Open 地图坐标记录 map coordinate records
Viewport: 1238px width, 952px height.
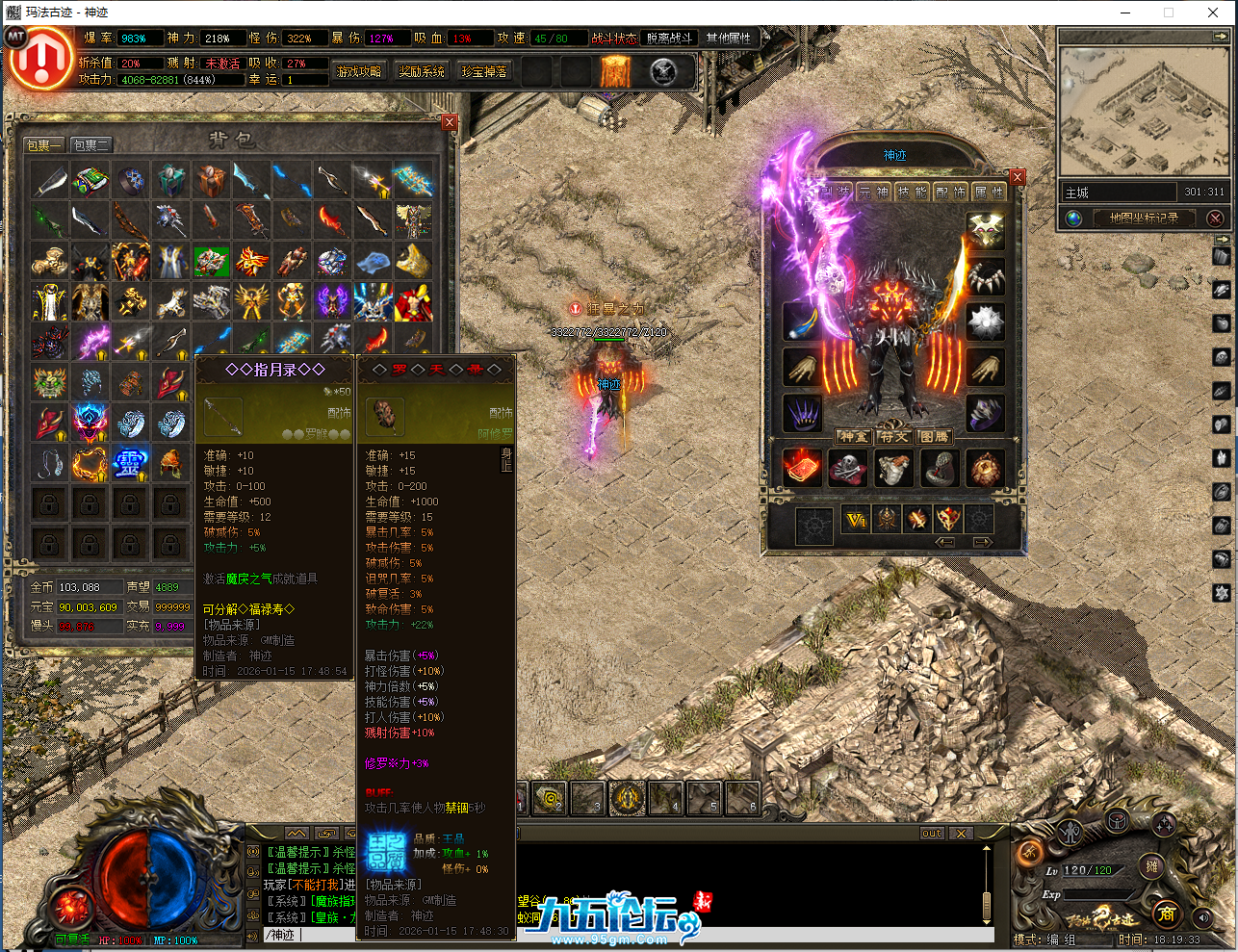1143,219
